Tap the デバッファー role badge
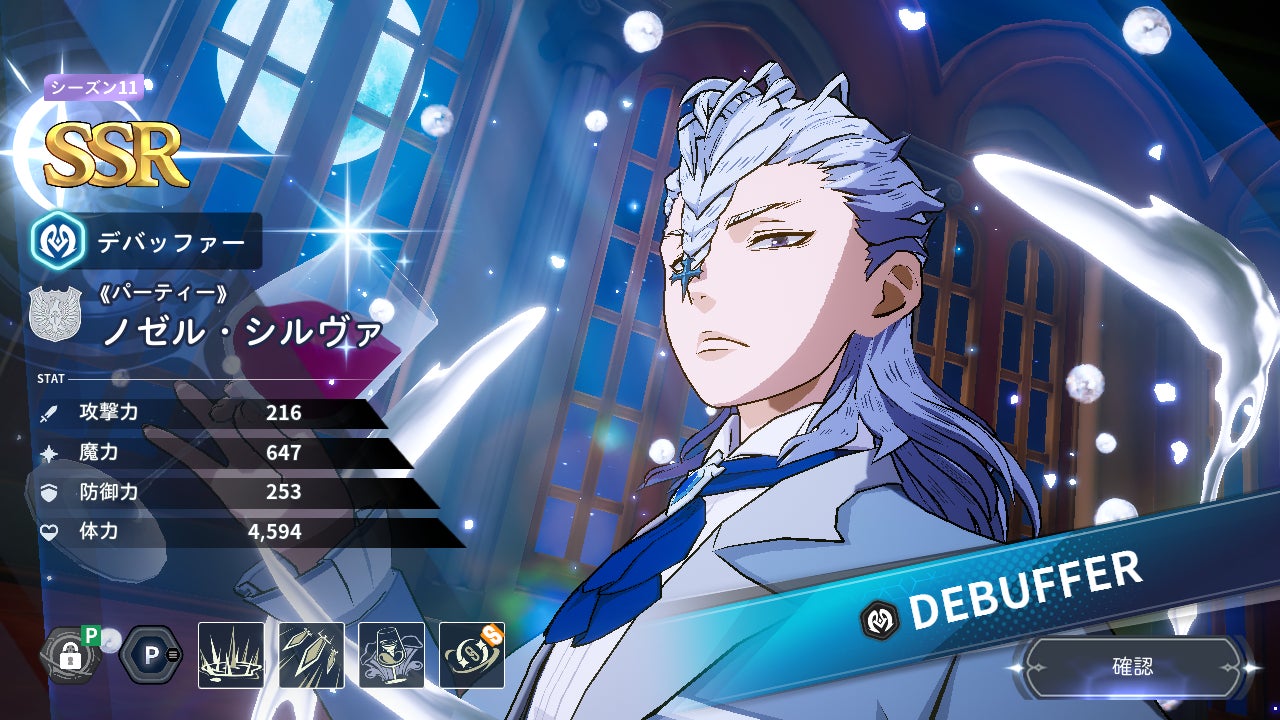 [x=147, y=241]
